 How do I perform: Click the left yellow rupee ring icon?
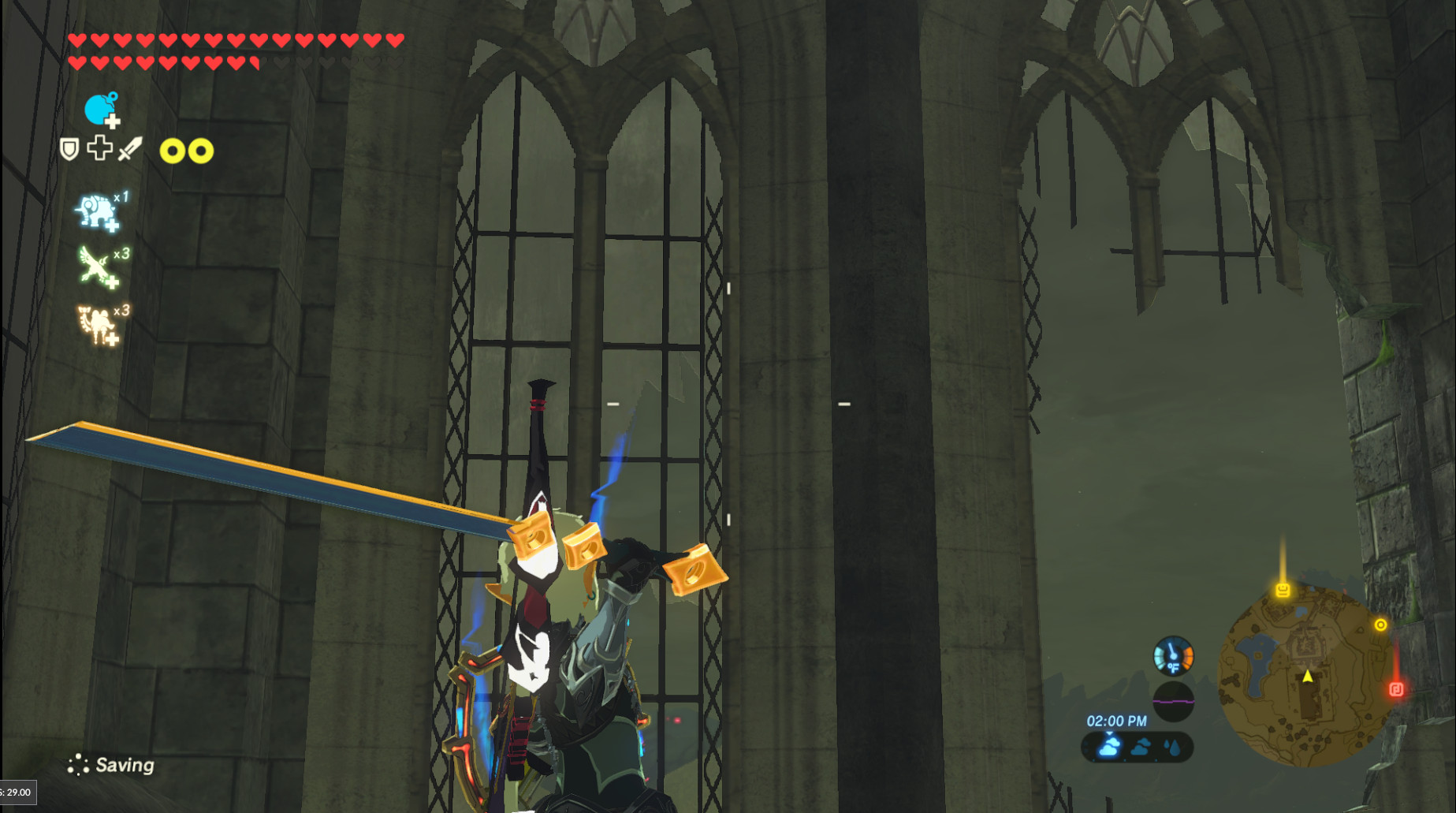click(172, 149)
